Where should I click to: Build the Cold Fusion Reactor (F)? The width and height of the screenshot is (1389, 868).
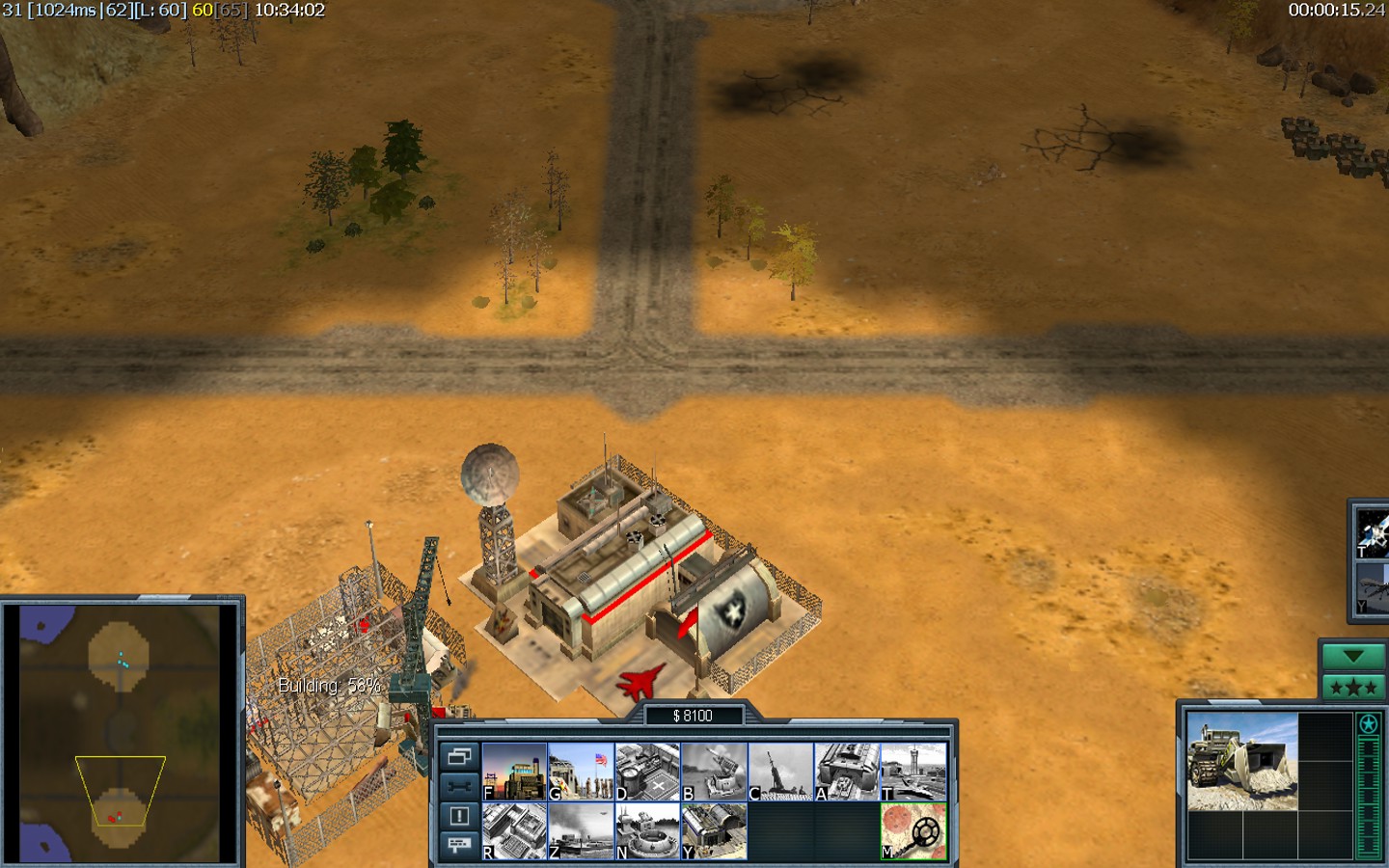[x=514, y=772]
